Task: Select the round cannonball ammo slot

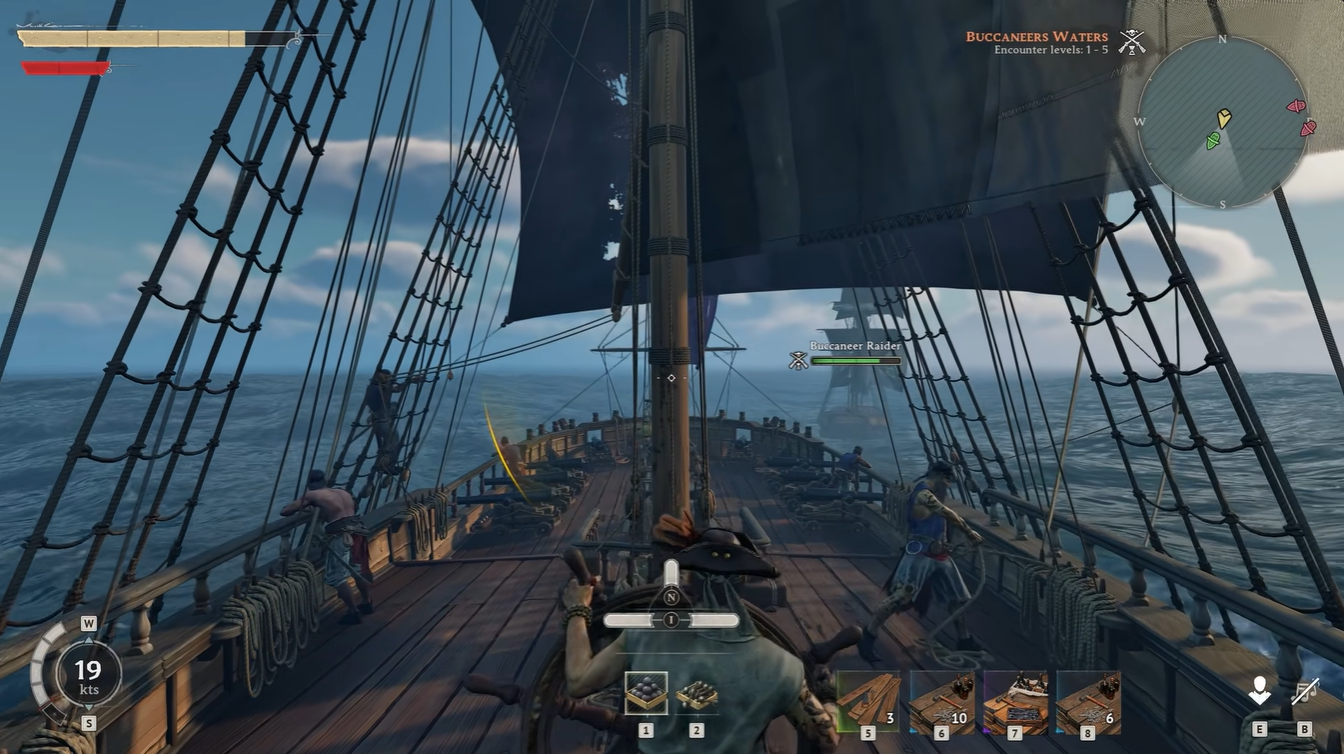Action: (x=646, y=692)
